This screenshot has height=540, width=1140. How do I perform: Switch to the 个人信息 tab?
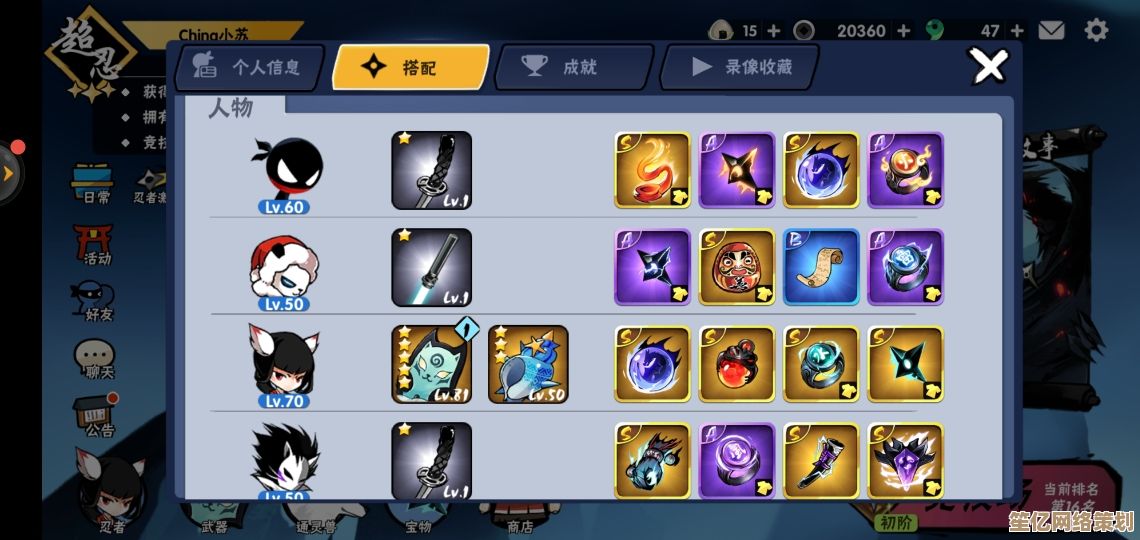tap(250, 67)
